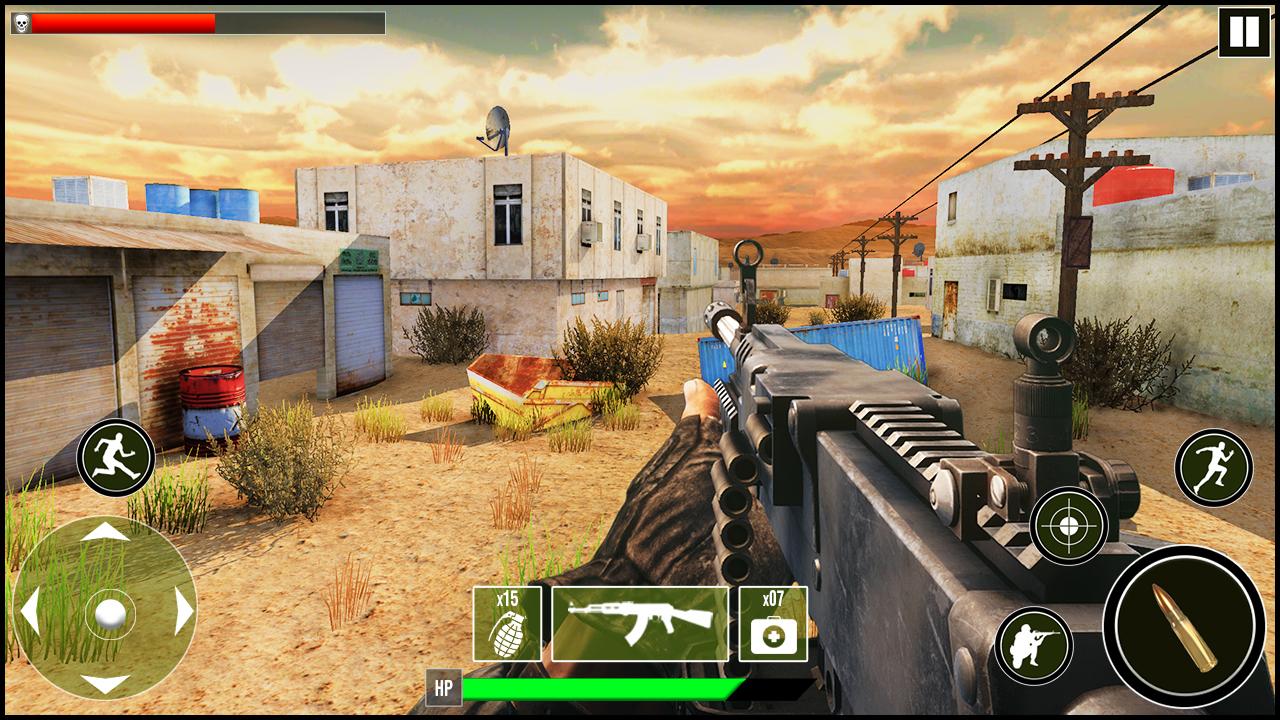Screen dimensions: 1280x720
Task: Activate the sprinting figure icon above the fire button
Action: (1214, 467)
